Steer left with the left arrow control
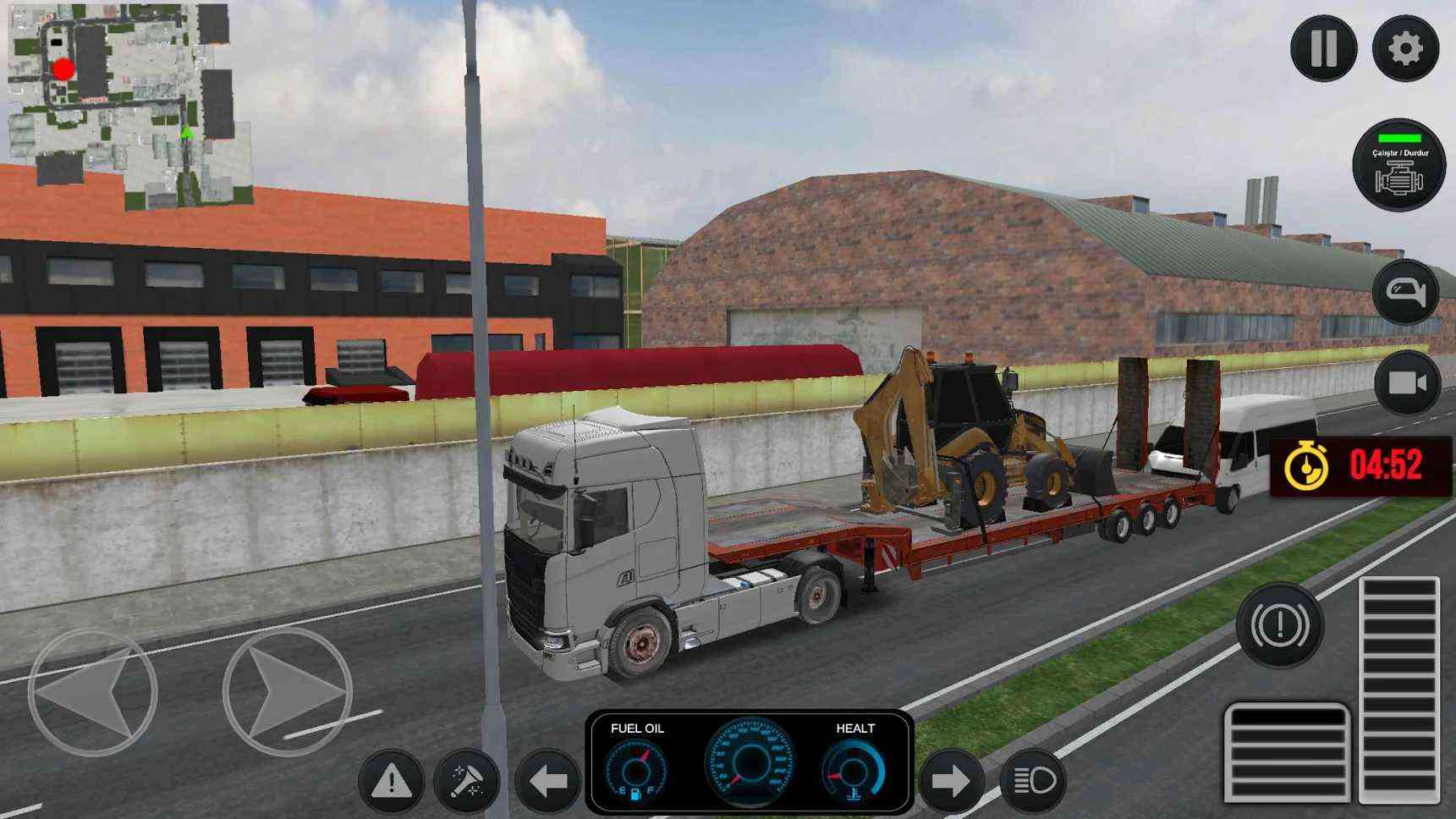 [x=92, y=692]
